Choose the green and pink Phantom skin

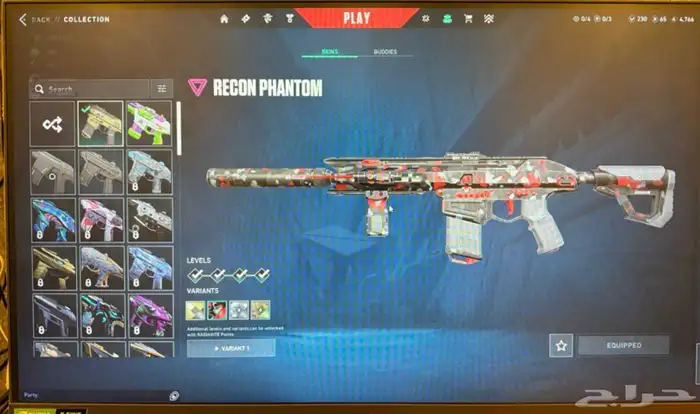(149, 124)
